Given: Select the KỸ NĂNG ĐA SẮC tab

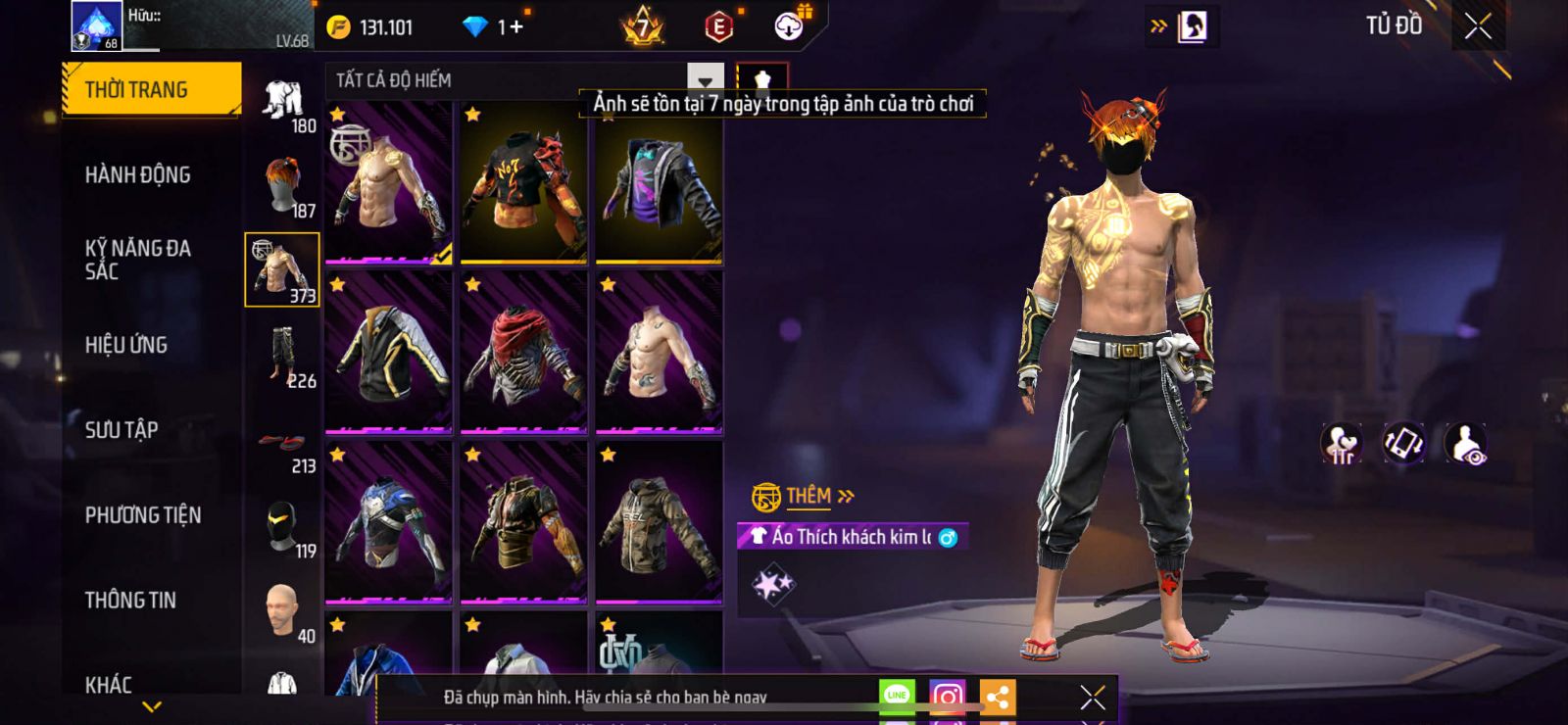Looking at the screenshot, I should tap(138, 260).
